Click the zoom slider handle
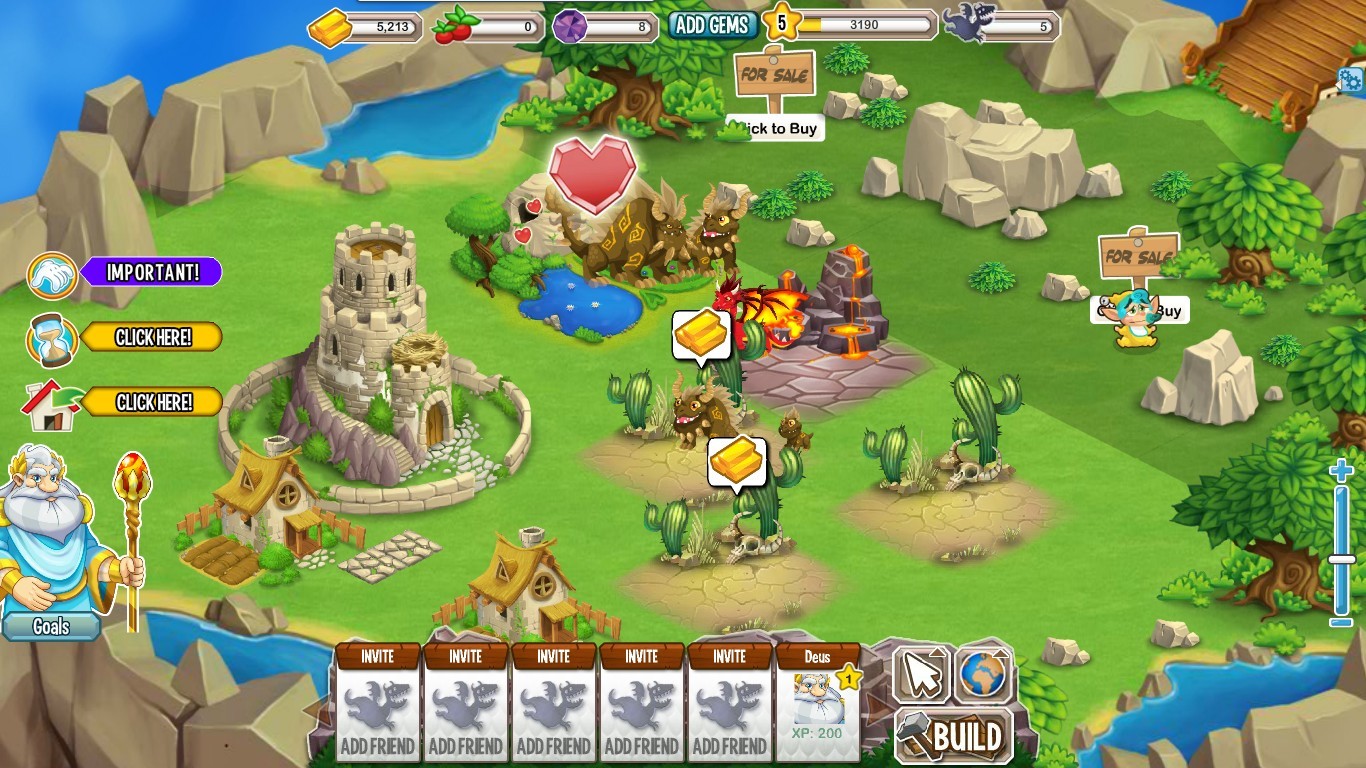The height and width of the screenshot is (768, 1366). pyautogui.click(x=1342, y=559)
